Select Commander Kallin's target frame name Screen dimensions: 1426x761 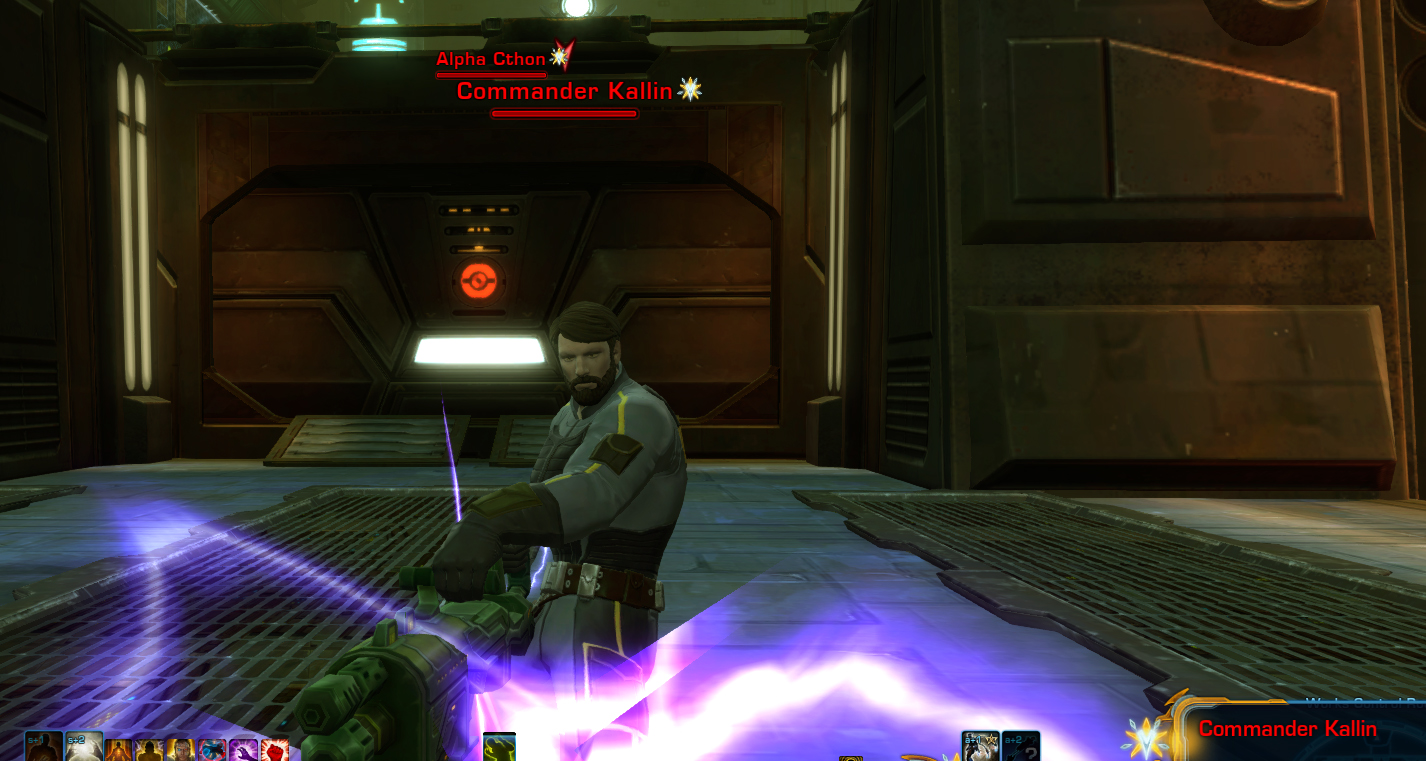pyautogui.click(x=1290, y=729)
